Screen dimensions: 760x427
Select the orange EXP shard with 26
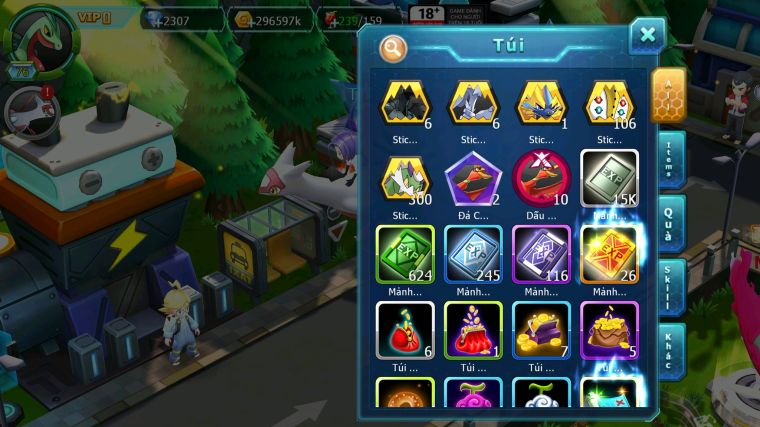(x=609, y=254)
